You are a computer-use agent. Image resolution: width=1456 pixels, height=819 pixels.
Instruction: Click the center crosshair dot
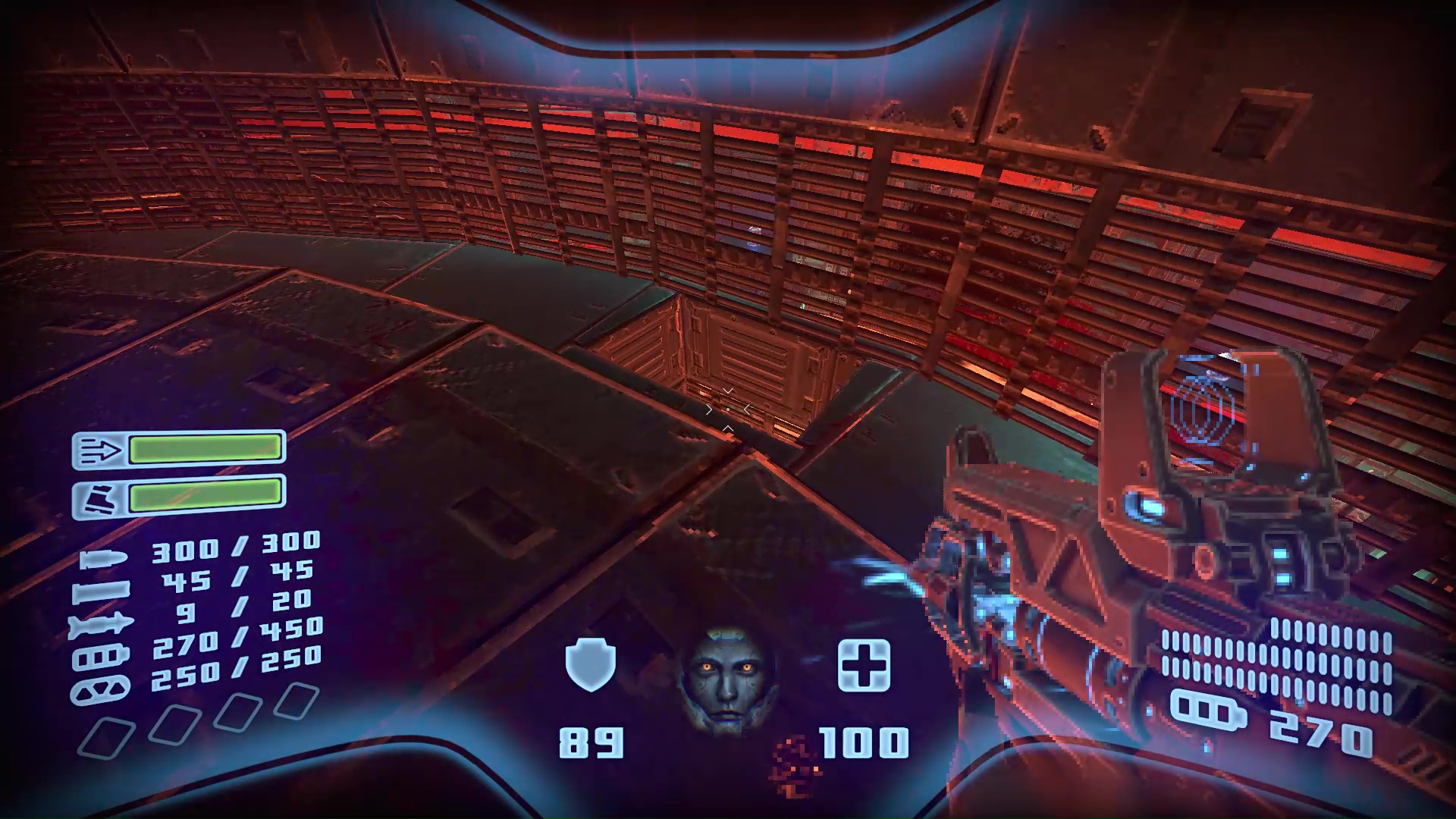point(728,409)
